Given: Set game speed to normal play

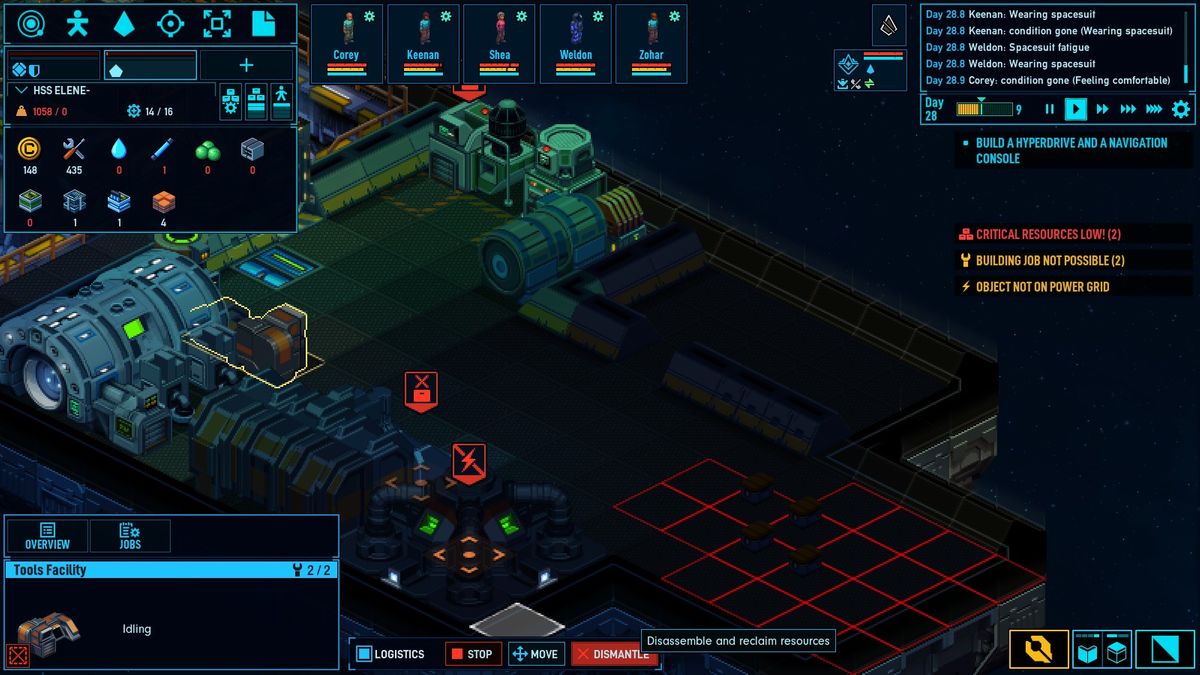Looking at the screenshot, I should click(1075, 109).
